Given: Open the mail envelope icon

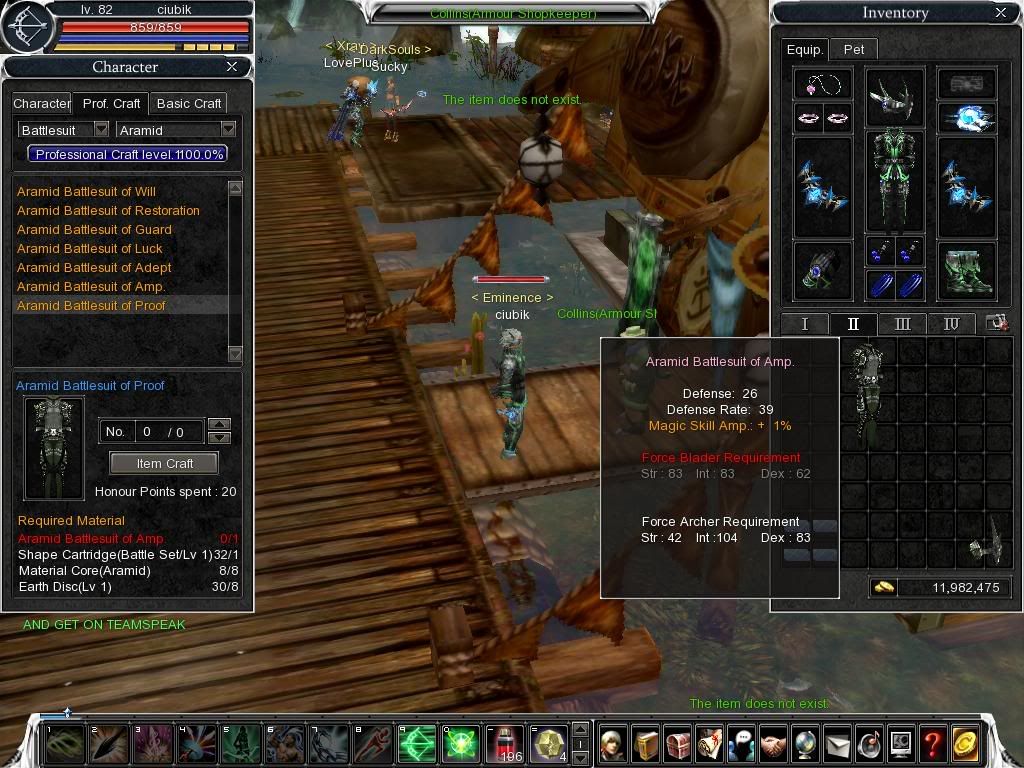Looking at the screenshot, I should (837, 743).
